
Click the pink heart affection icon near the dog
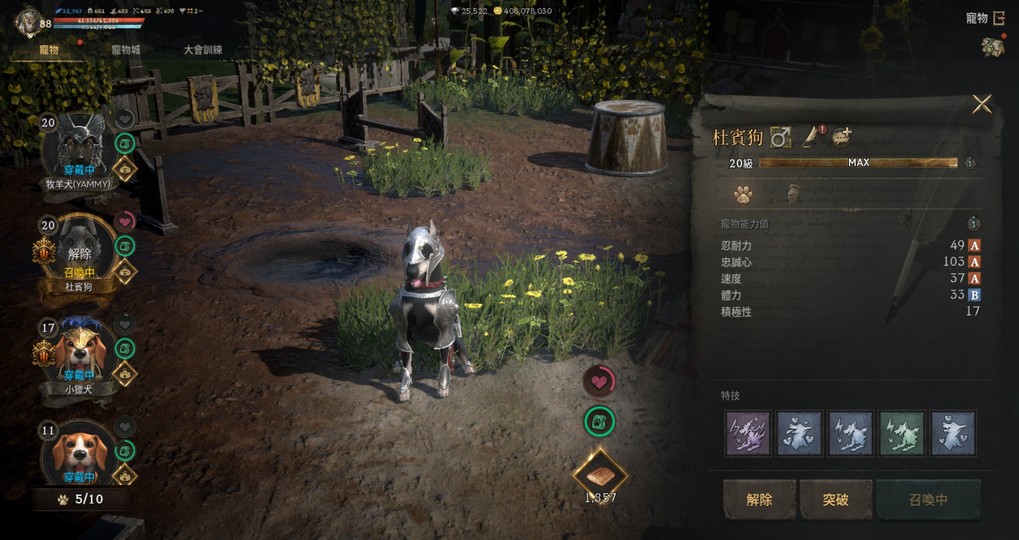tap(599, 381)
